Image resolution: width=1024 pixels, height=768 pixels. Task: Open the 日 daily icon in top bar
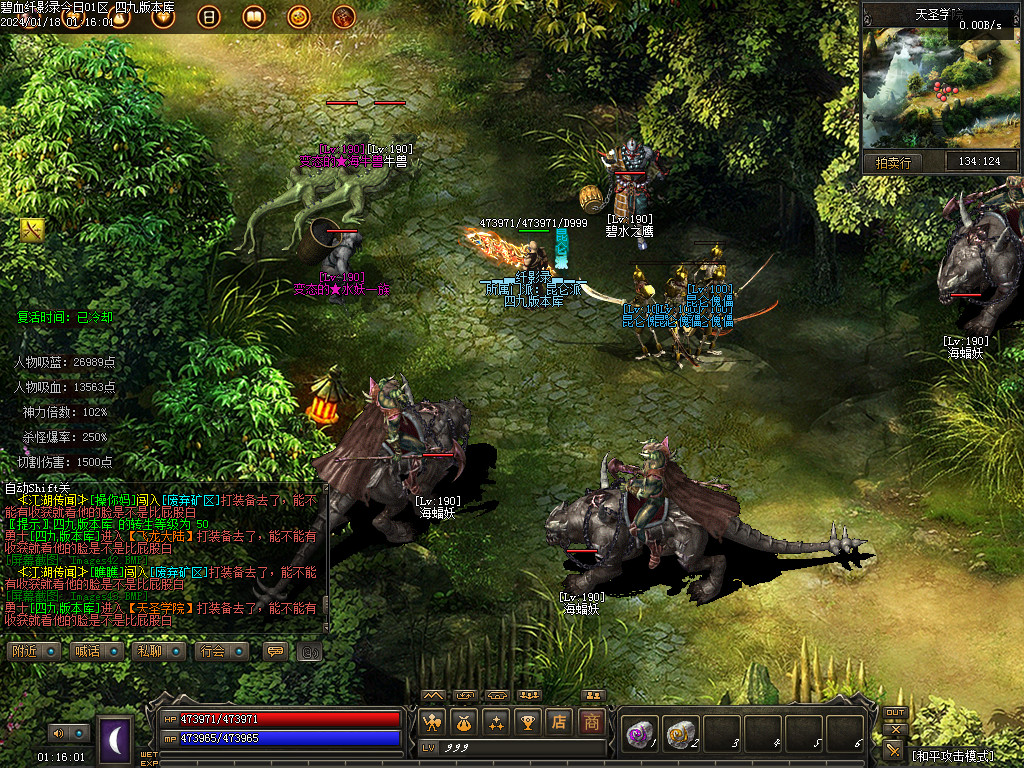click(x=209, y=16)
